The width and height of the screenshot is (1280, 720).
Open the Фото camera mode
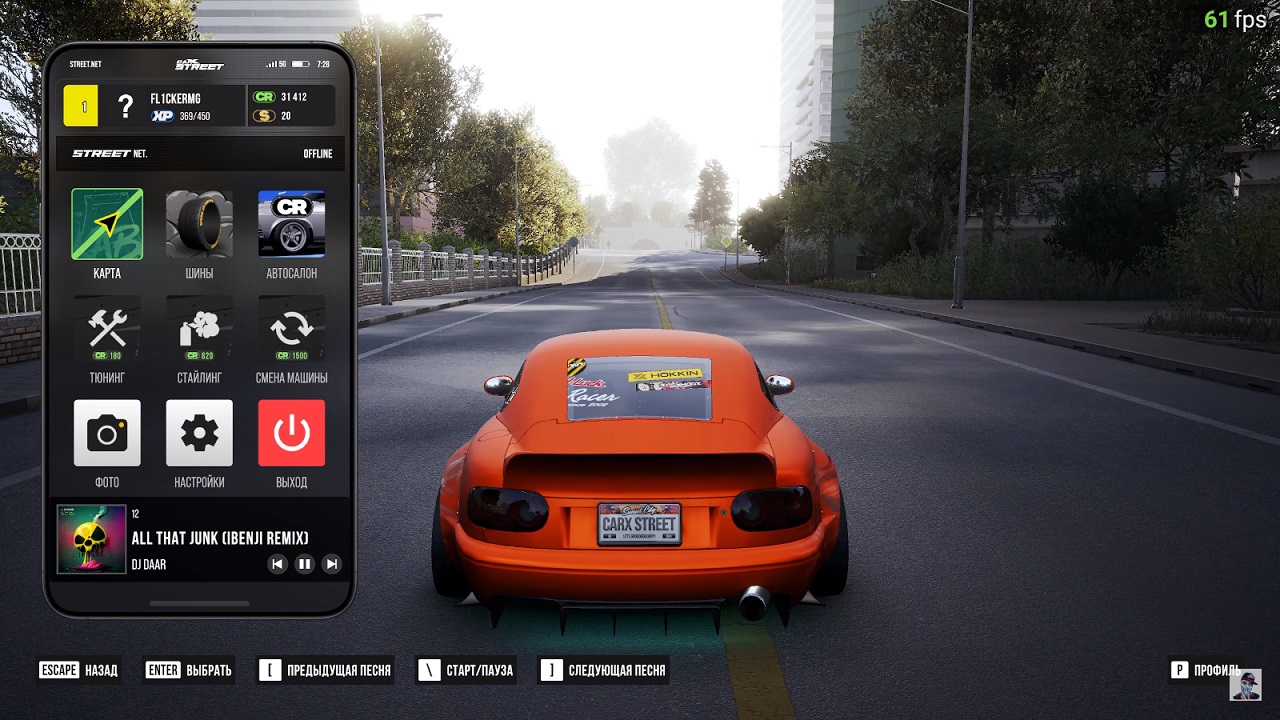[107, 434]
